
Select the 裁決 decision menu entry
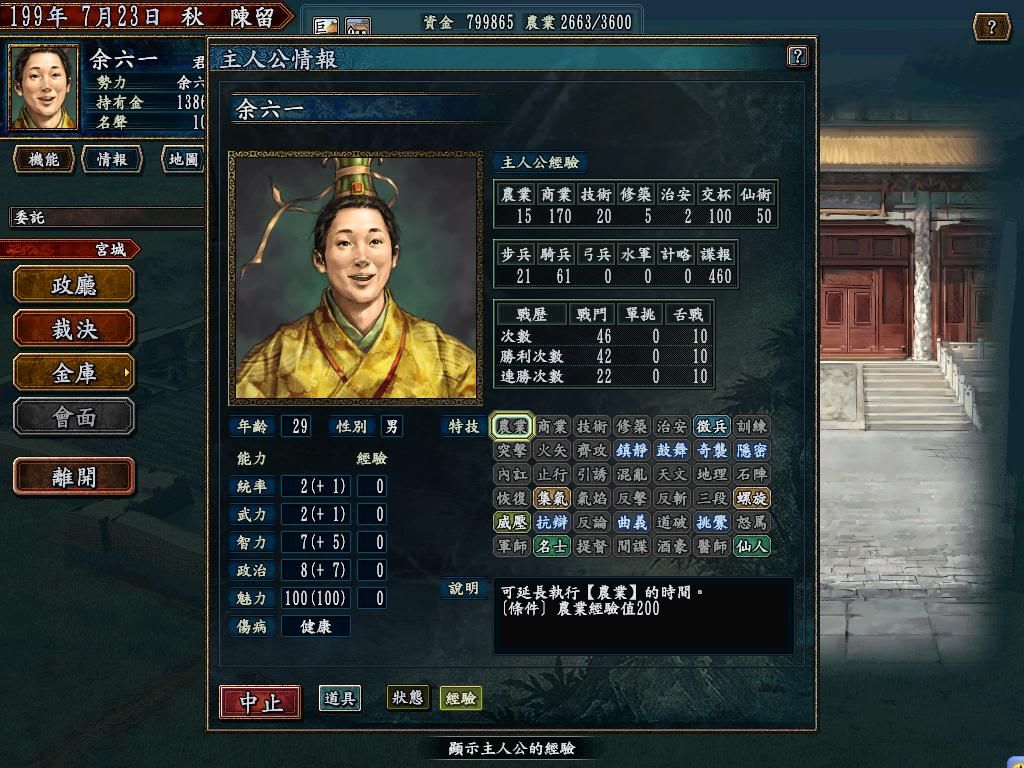point(74,328)
